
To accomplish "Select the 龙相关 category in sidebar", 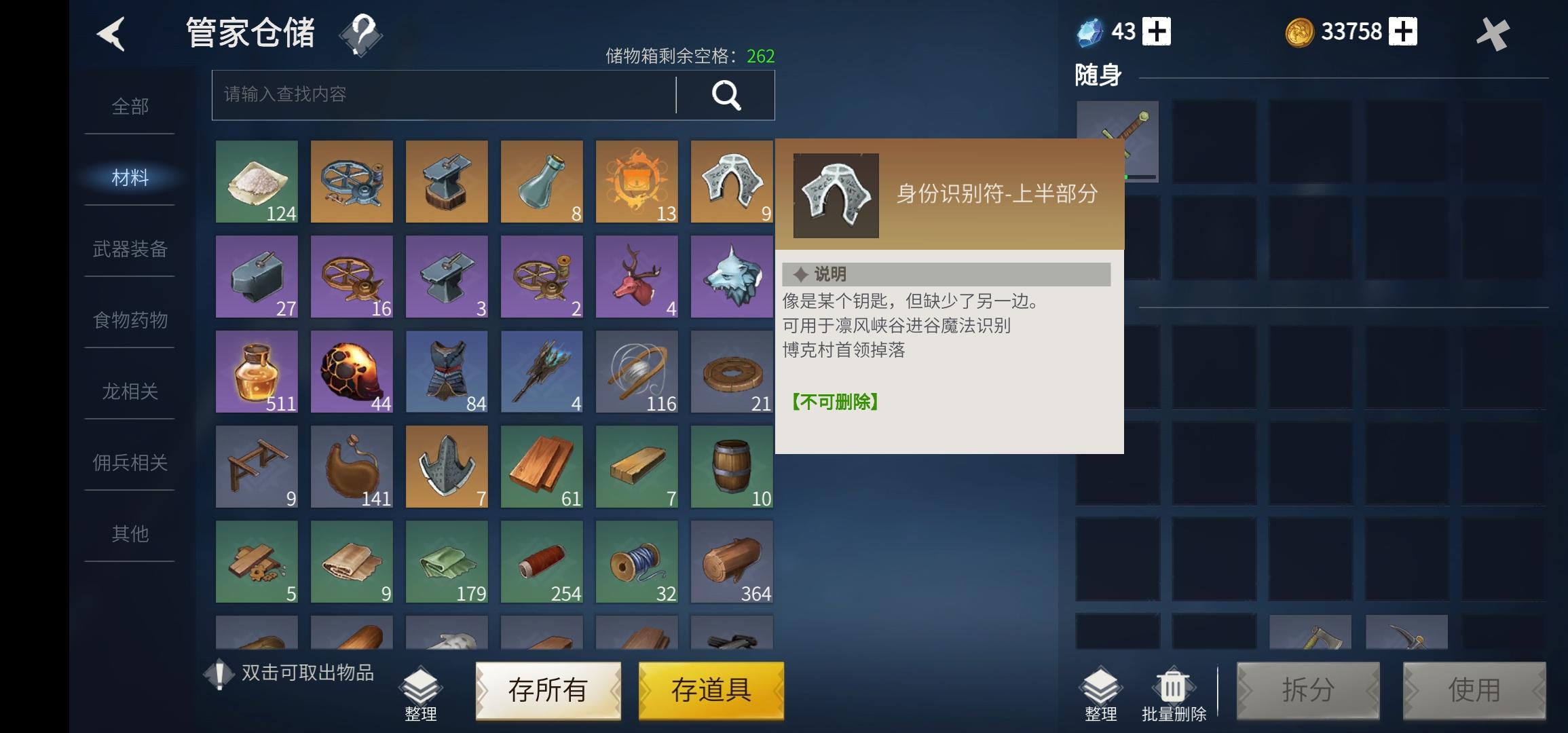I will pos(129,392).
